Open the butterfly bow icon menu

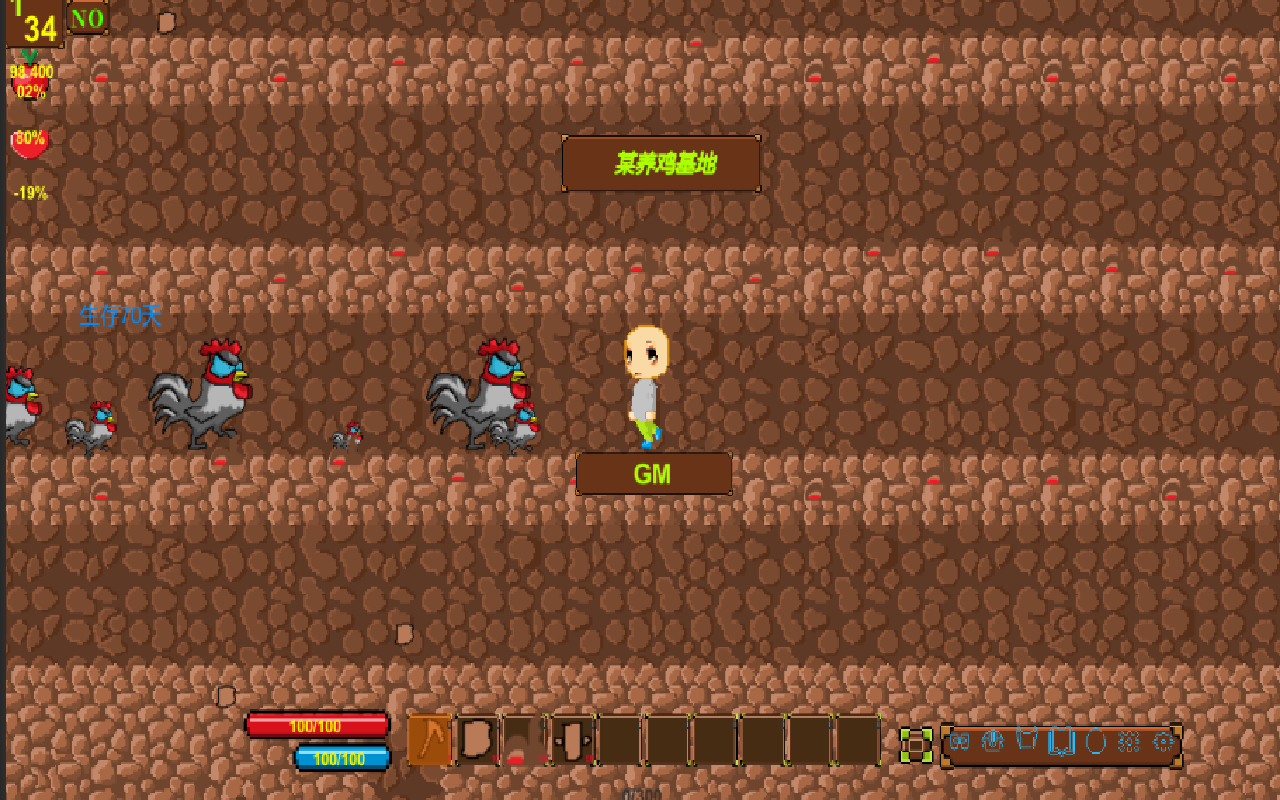pyautogui.click(x=960, y=742)
